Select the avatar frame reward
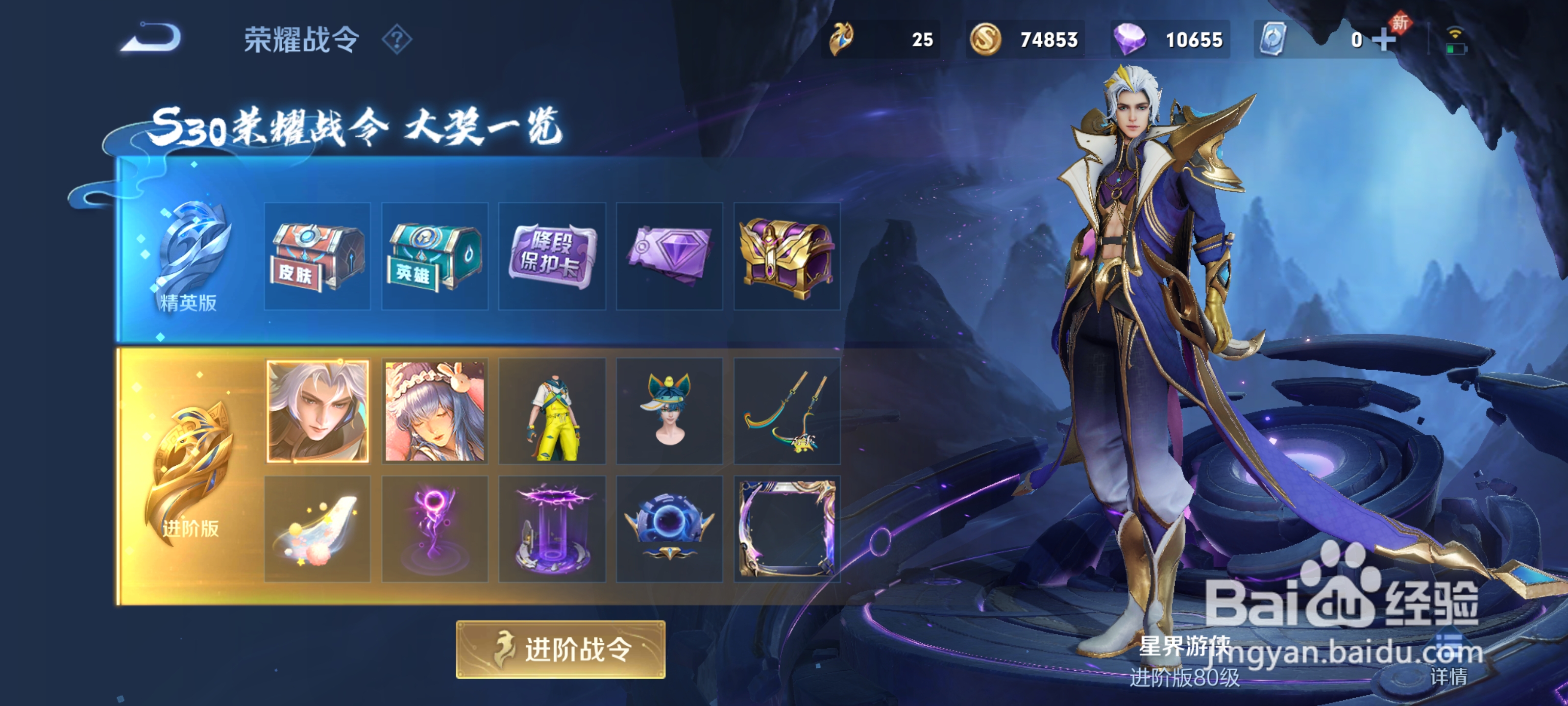Image resolution: width=1568 pixels, height=706 pixels. click(787, 528)
